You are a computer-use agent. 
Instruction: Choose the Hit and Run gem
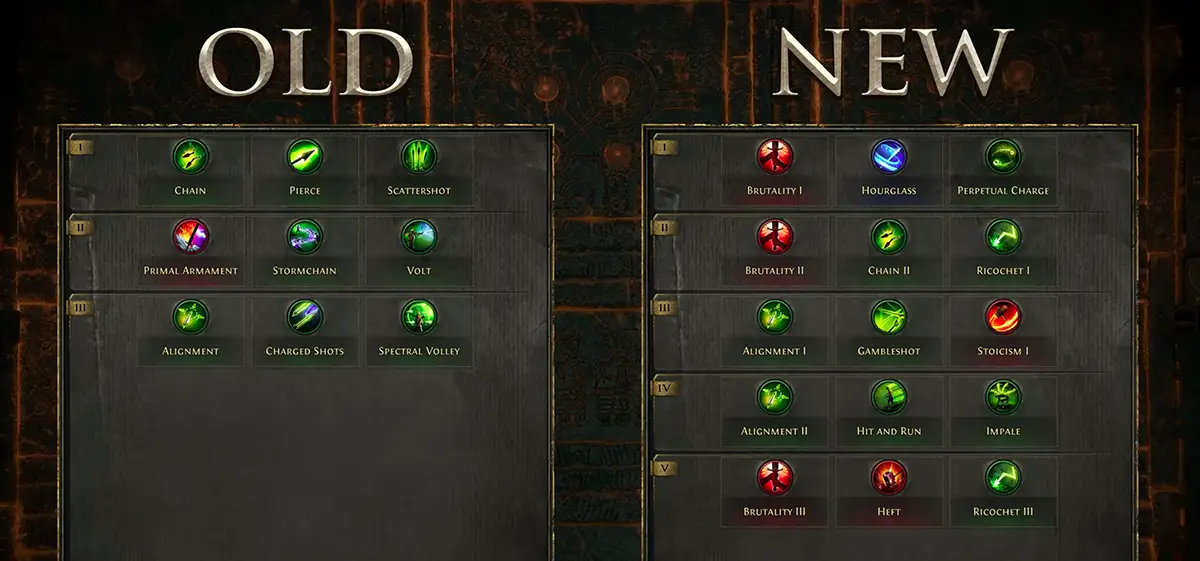[x=888, y=397]
